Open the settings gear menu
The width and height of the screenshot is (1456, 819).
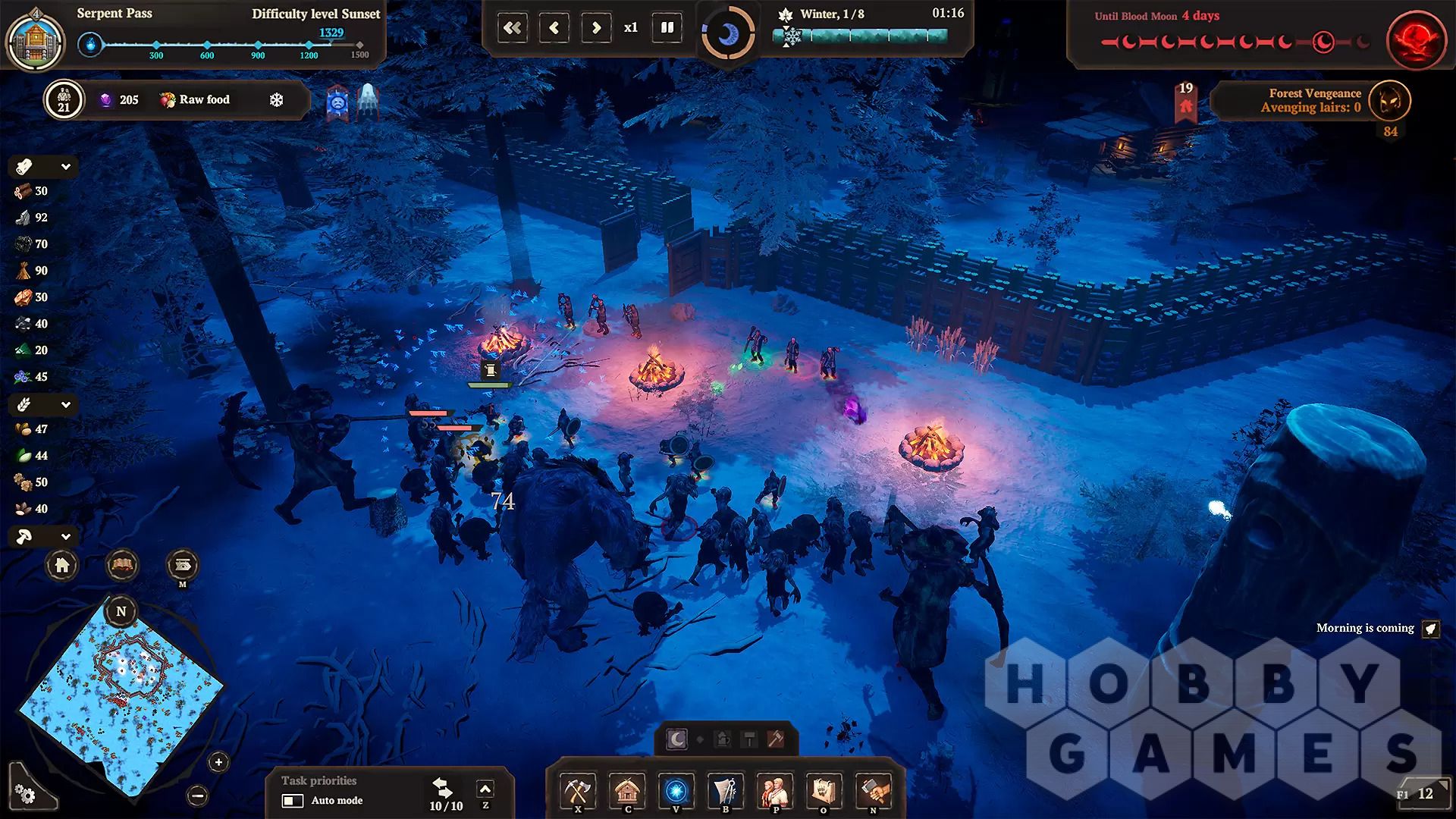click(x=25, y=794)
